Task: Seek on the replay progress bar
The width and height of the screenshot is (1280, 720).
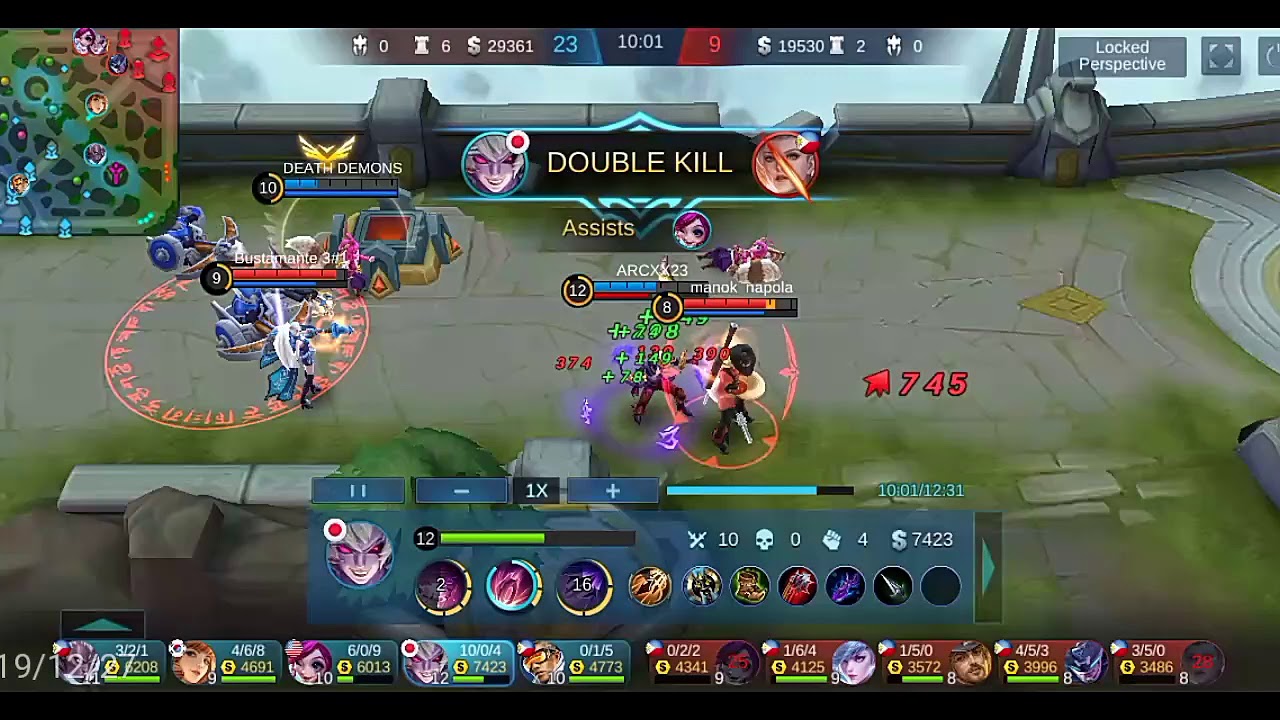Action: (x=760, y=491)
